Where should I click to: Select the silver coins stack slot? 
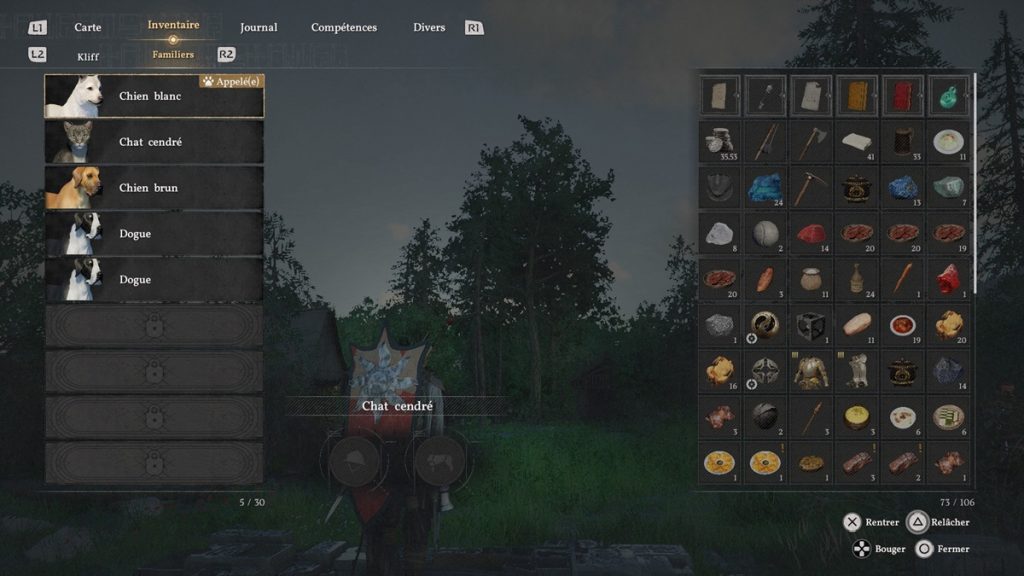point(719,142)
